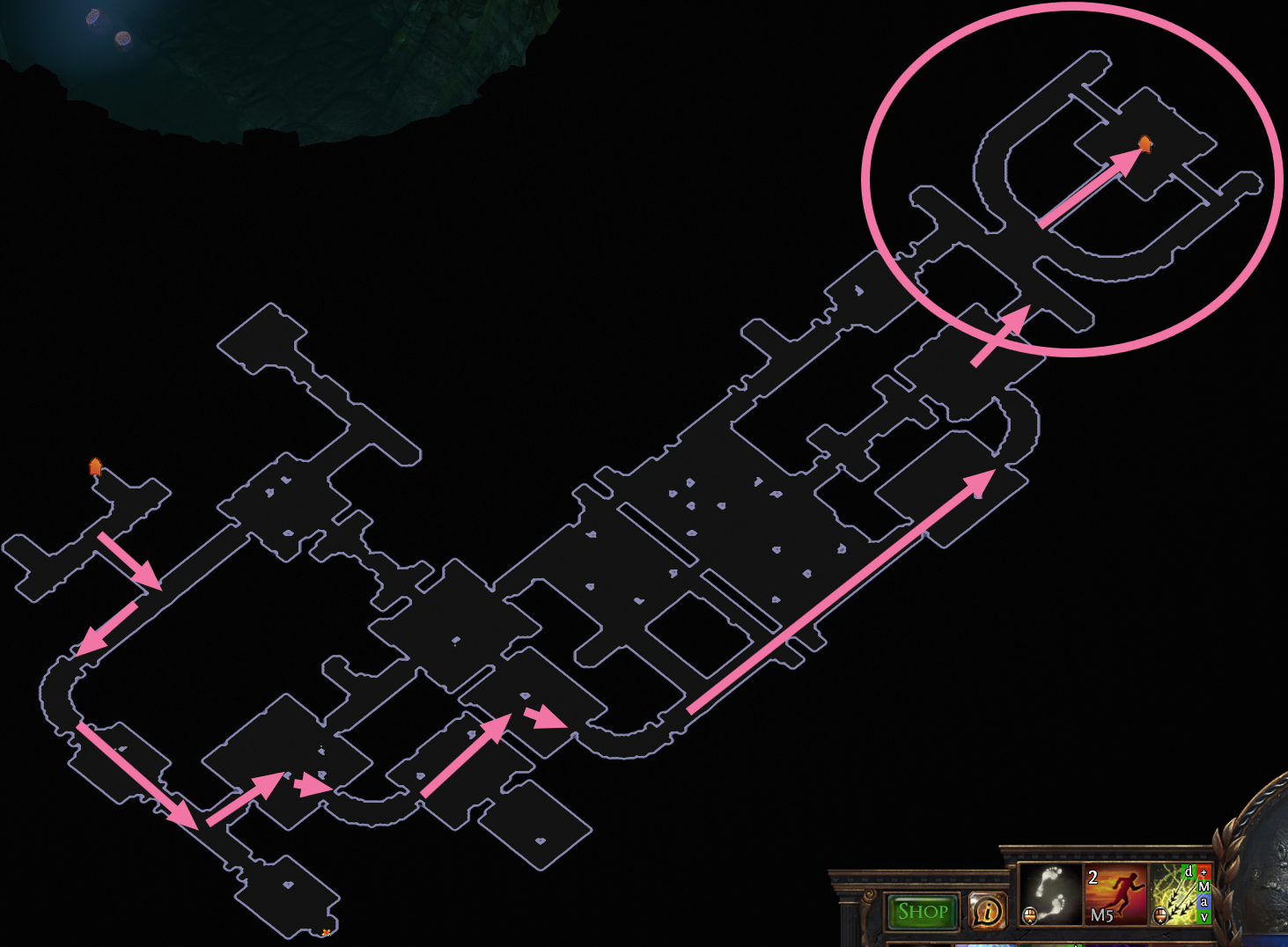The height and width of the screenshot is (947, 1288).
Task: Click the '2' charge counter on the sprint skill
Action: click(1092, 876)
